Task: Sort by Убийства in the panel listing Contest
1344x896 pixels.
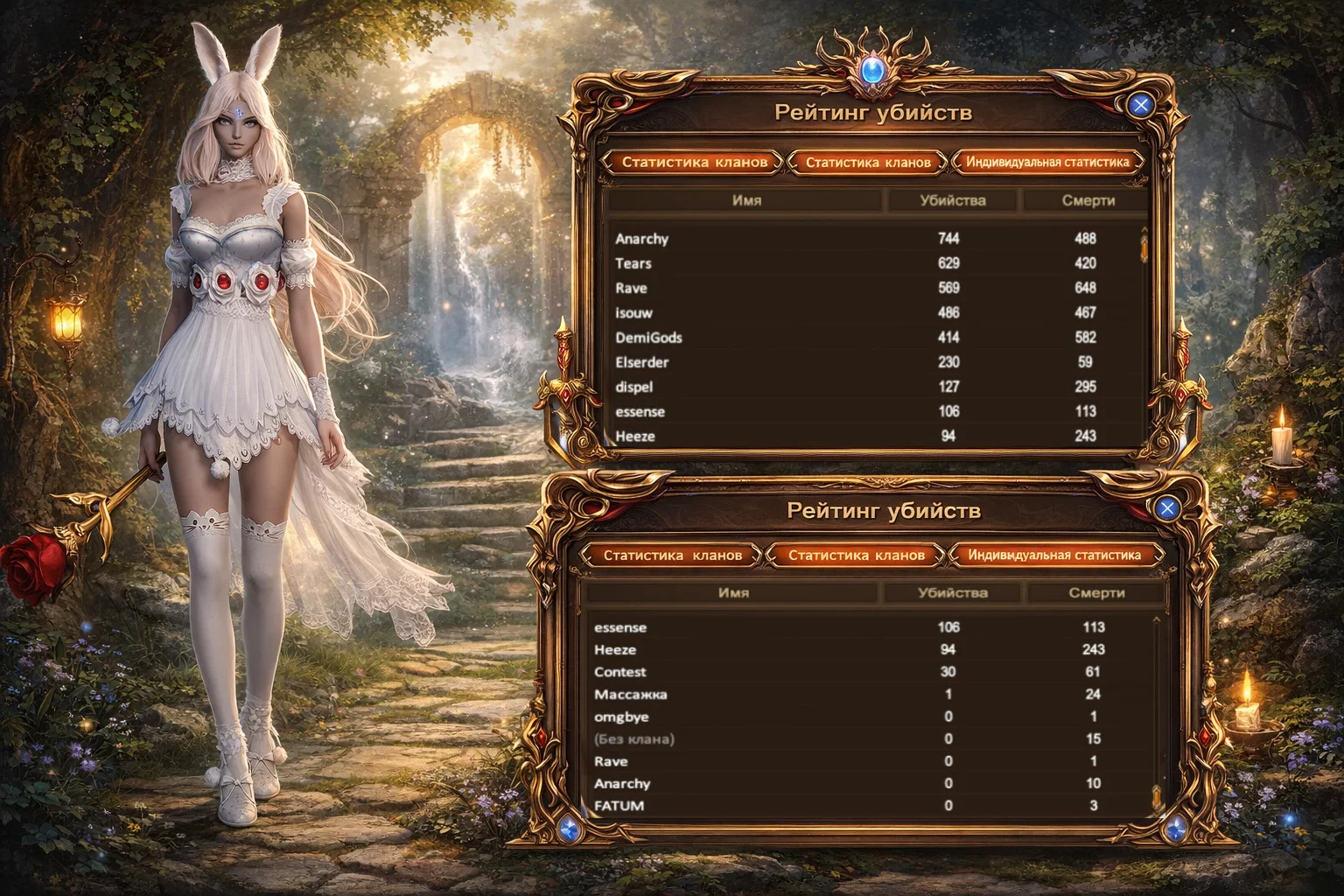Action: click(x=953, y=593)
